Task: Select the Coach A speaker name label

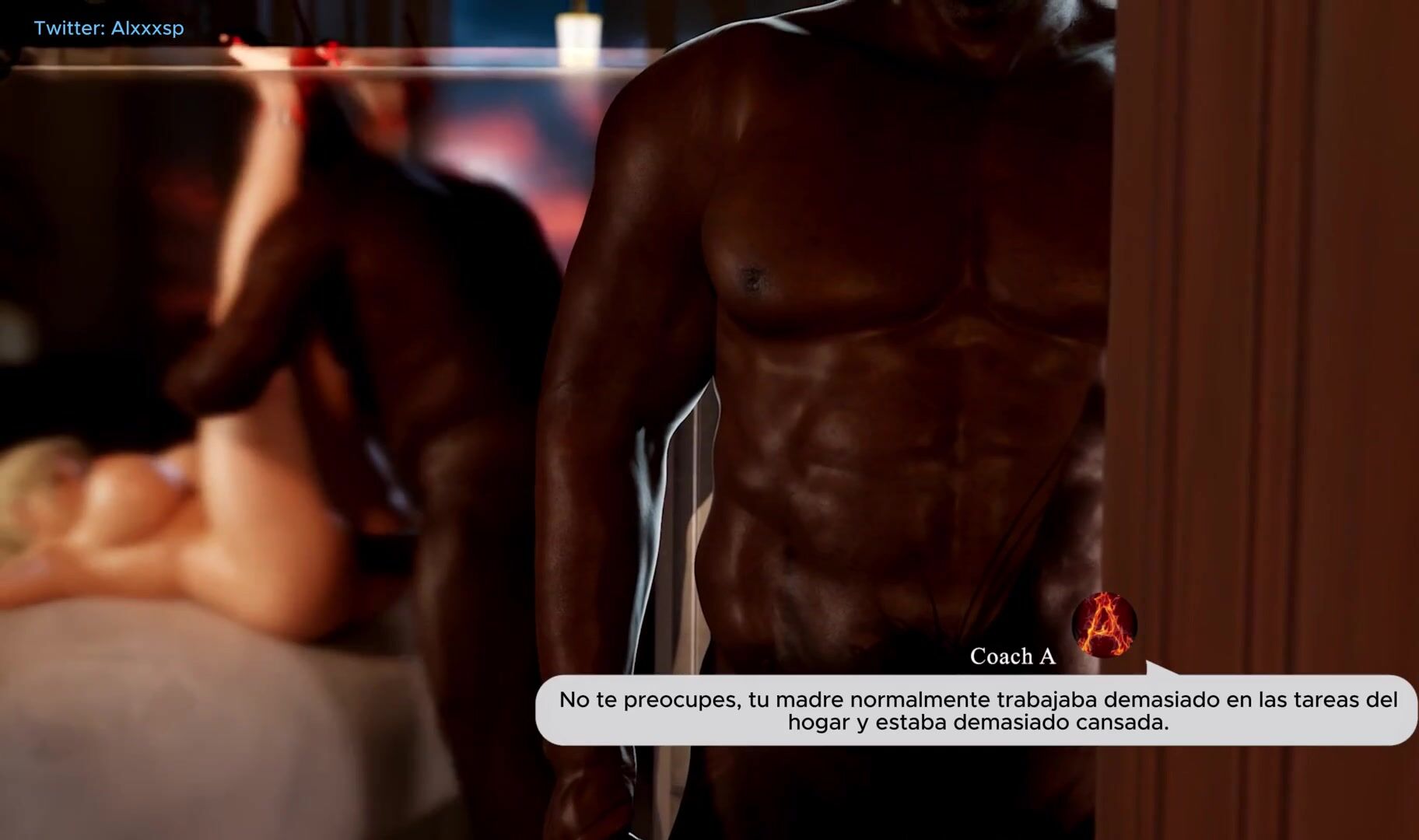Action: tap(1012, 656)
